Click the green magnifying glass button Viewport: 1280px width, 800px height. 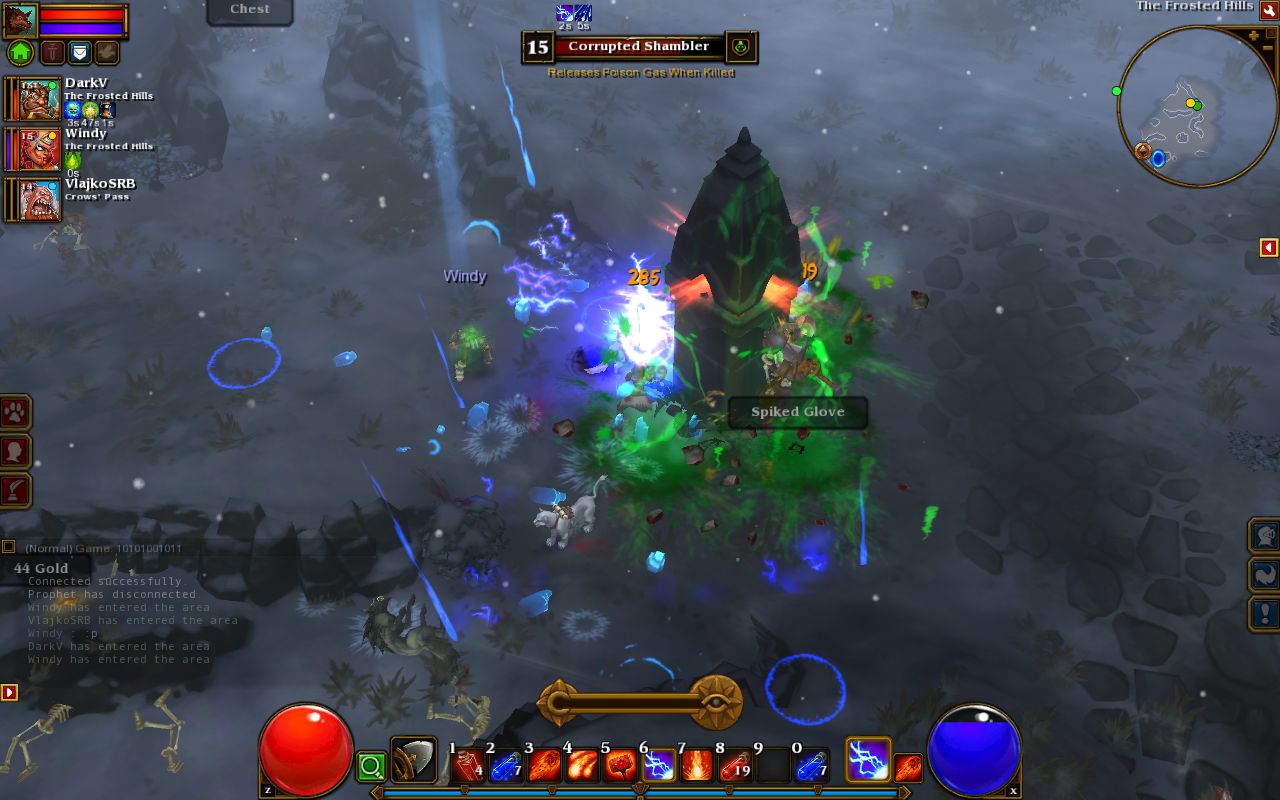pyautogui.click(x=371, y=767)
